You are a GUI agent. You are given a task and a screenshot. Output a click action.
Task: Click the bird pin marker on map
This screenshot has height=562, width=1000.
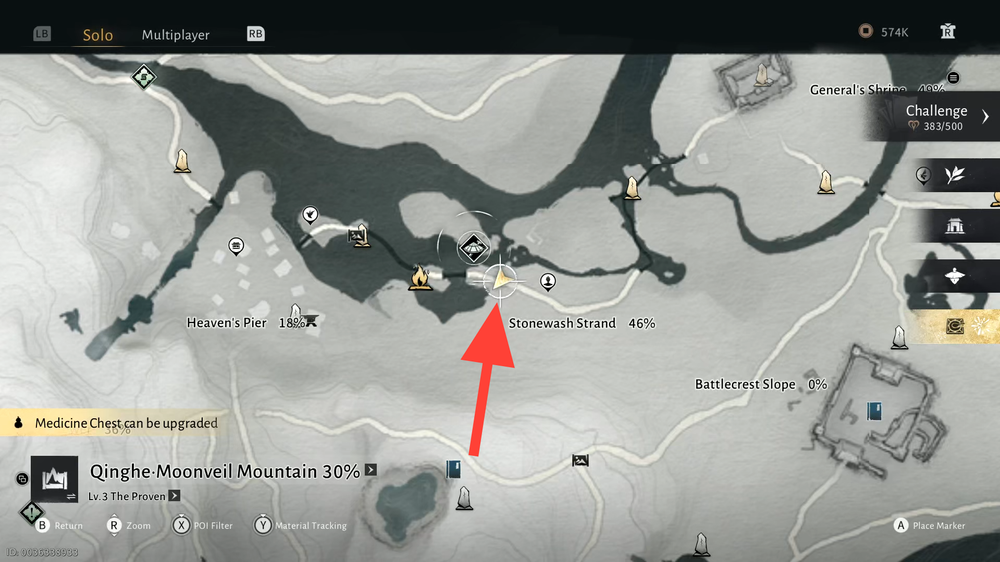point(311,214)
